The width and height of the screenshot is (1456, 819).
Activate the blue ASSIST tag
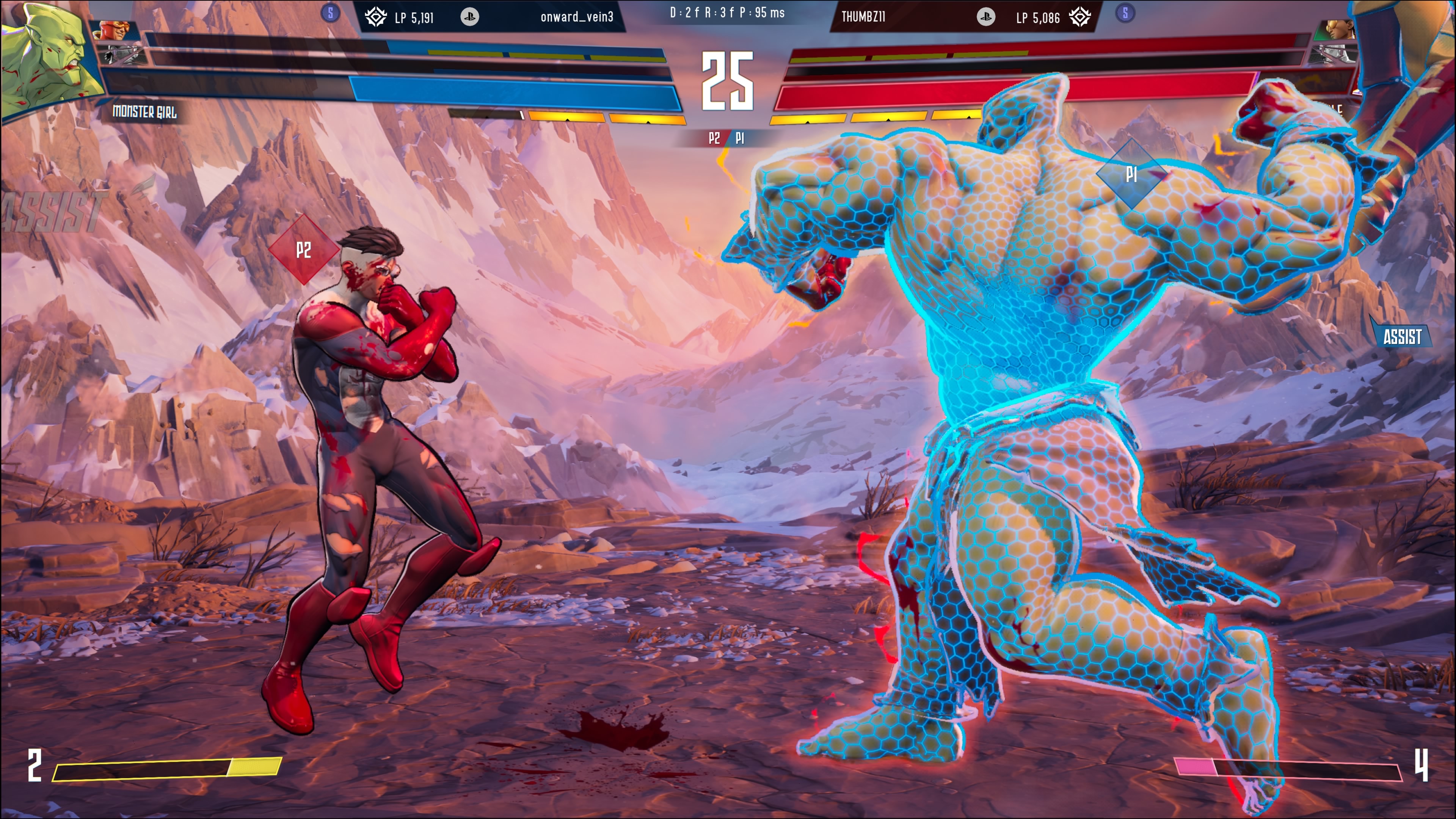coord(1402,337)
